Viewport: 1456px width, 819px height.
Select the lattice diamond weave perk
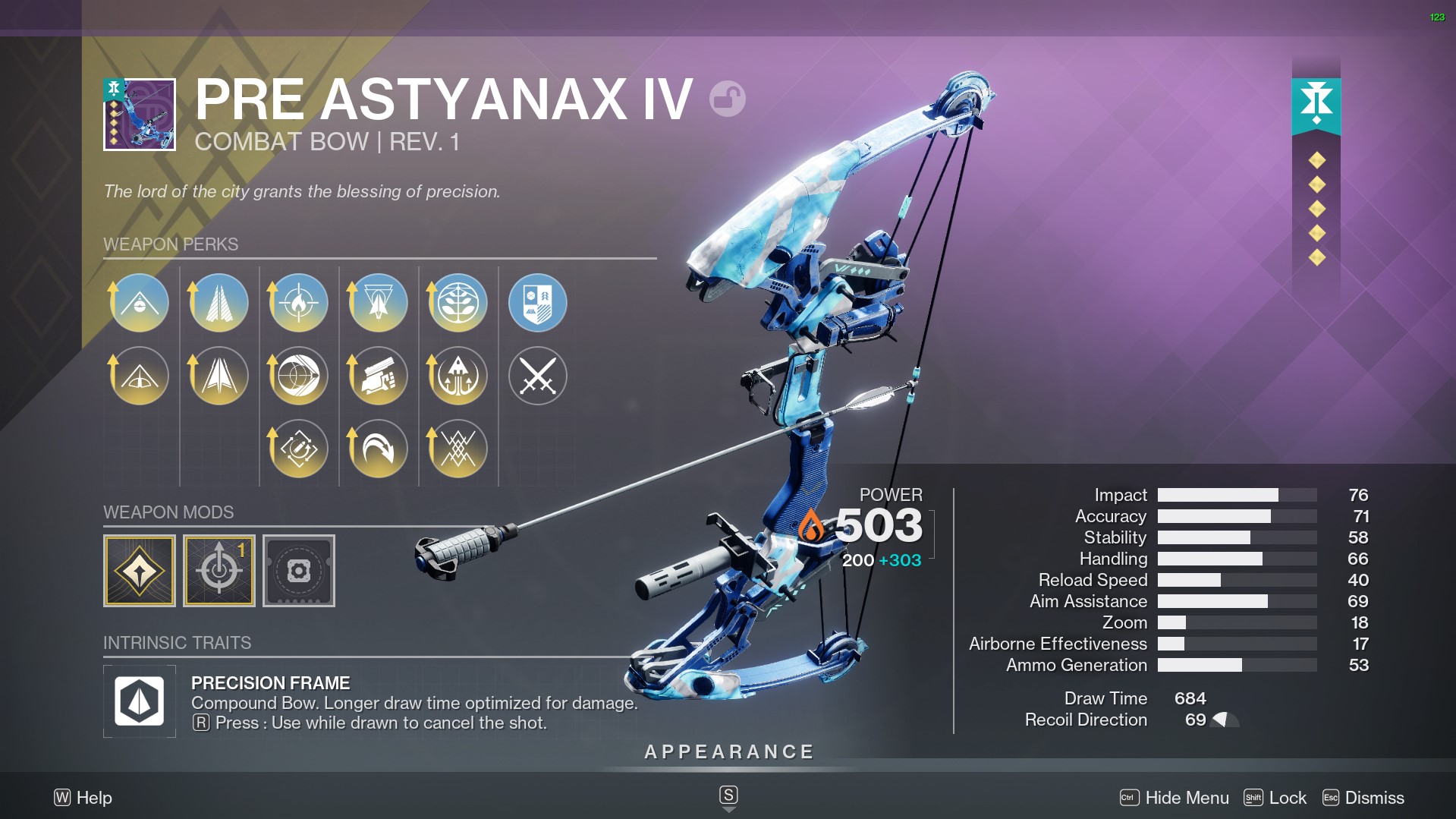(x=458, y=449)
